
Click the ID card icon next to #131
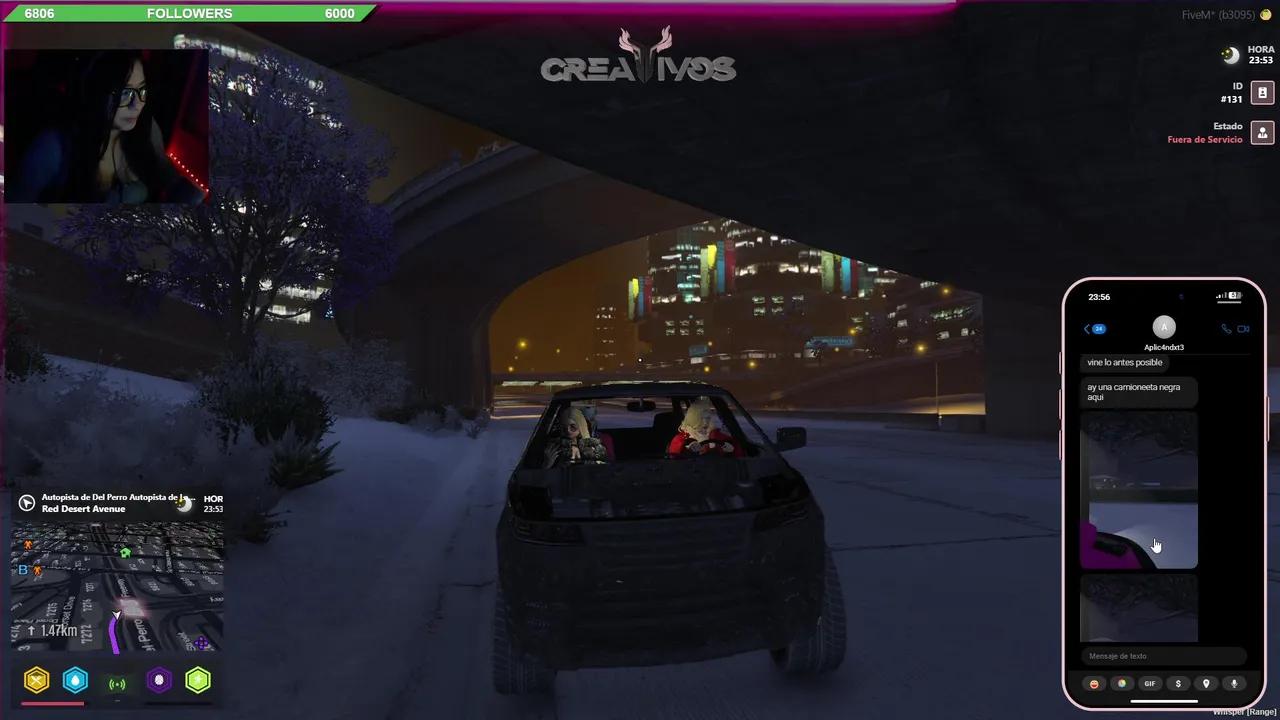[1262, 92]
